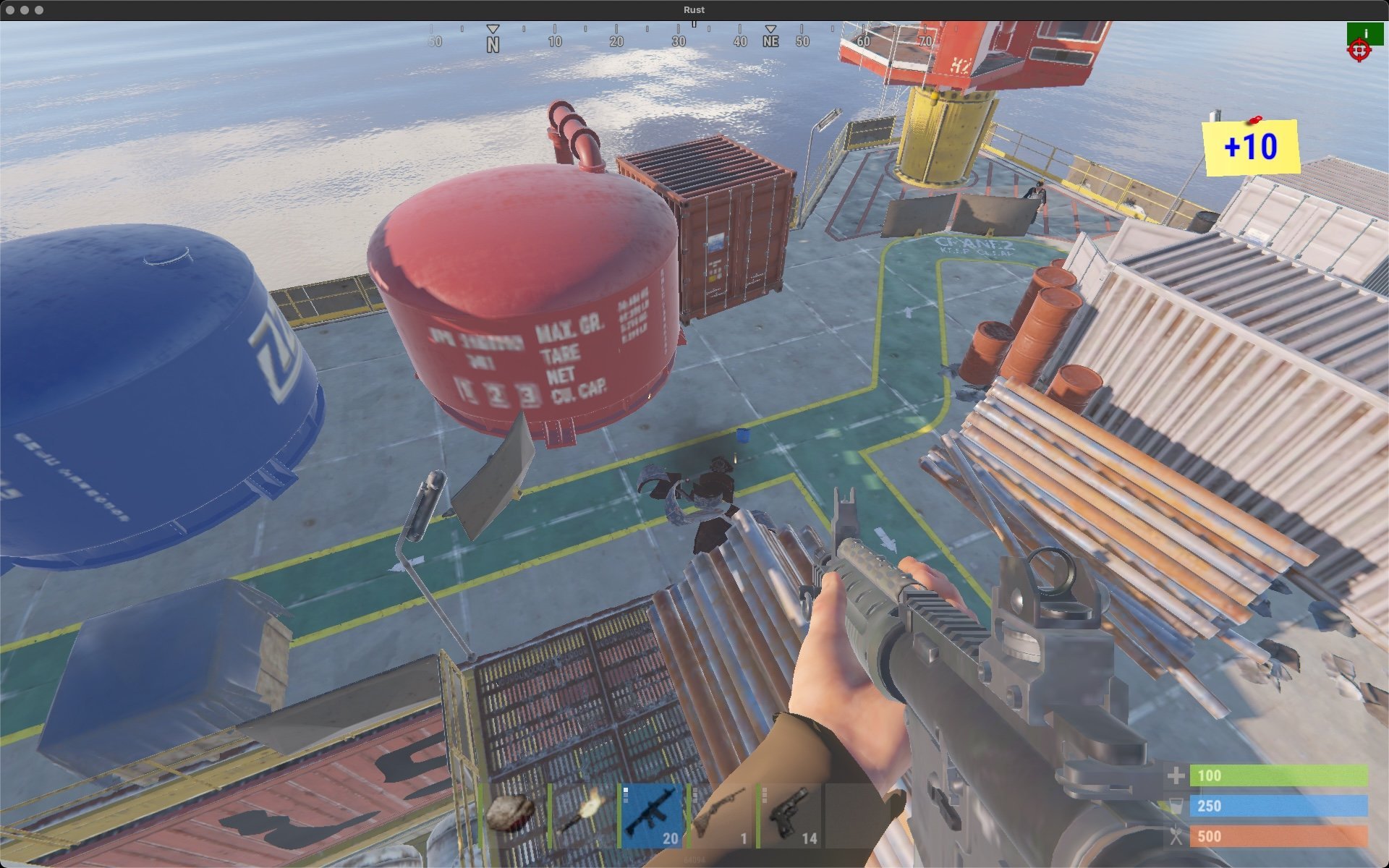The image size is (1389, 868).
Task: Select the assault rifle hotbar slot
Action: [x=651, y=815]
